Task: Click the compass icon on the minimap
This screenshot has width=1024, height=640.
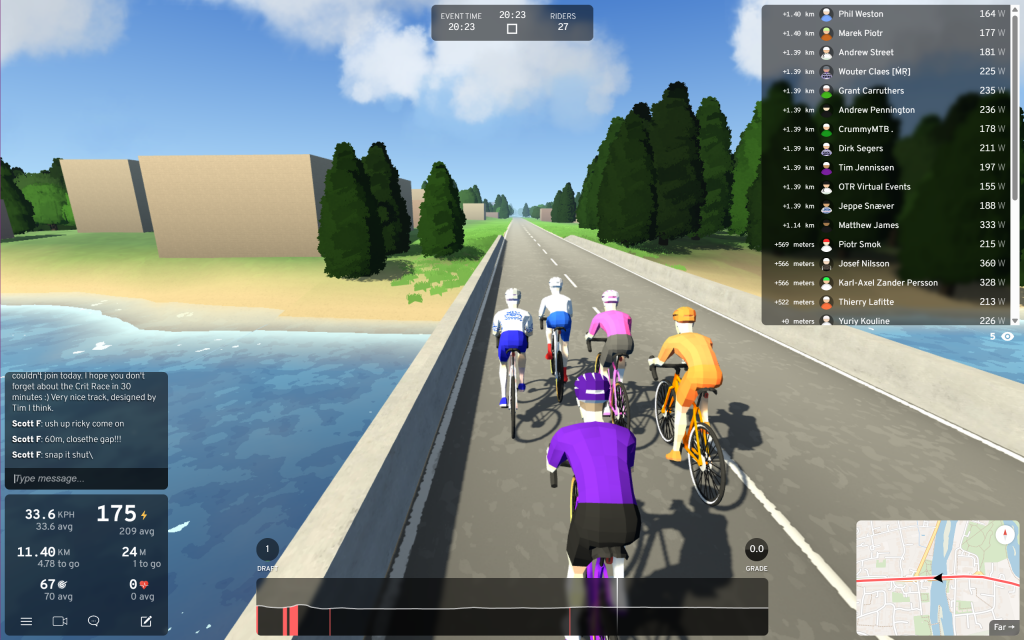Action: (x=1004, y=535)
